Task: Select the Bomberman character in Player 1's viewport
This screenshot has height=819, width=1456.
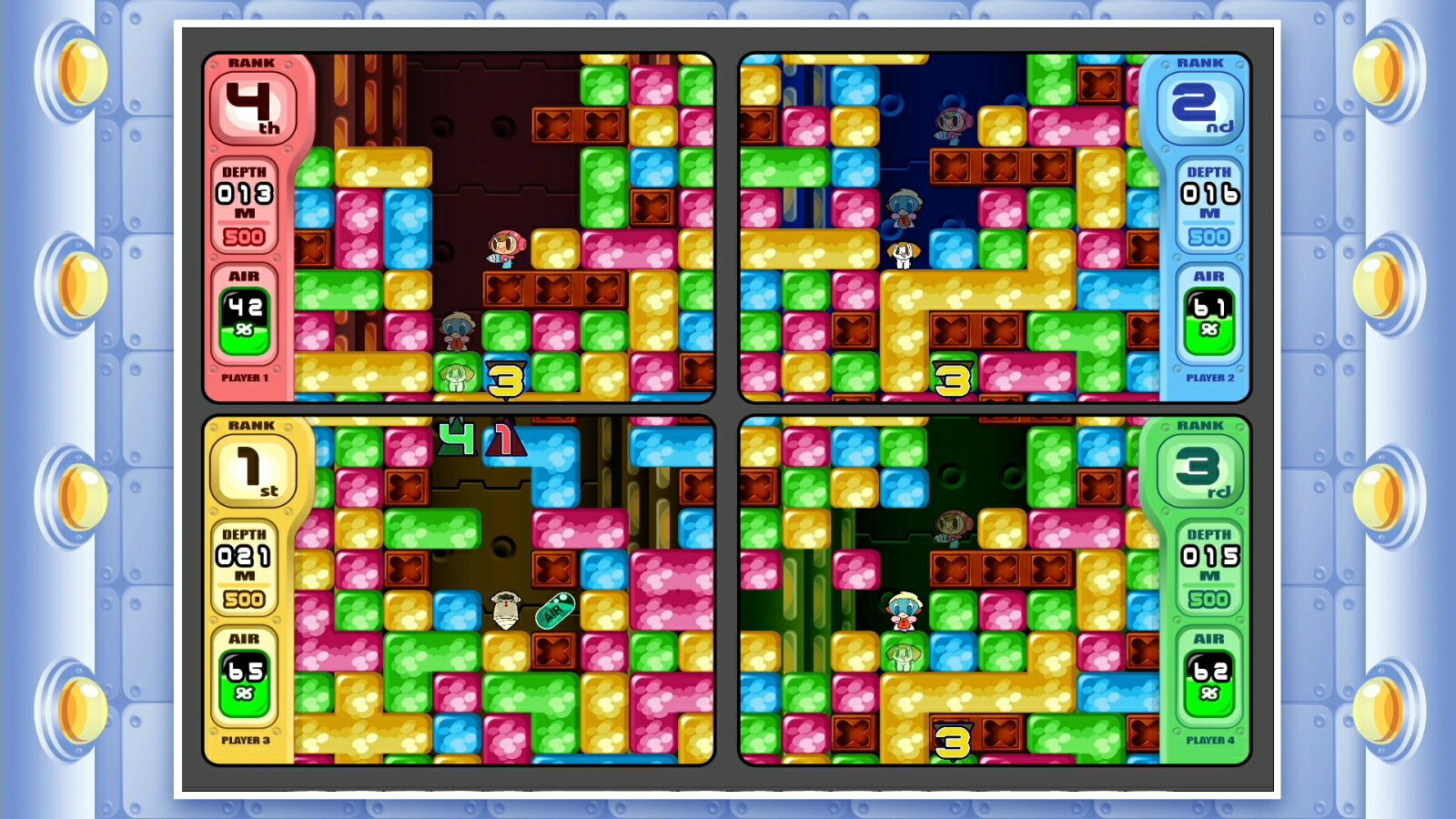Action: point(505,246)
